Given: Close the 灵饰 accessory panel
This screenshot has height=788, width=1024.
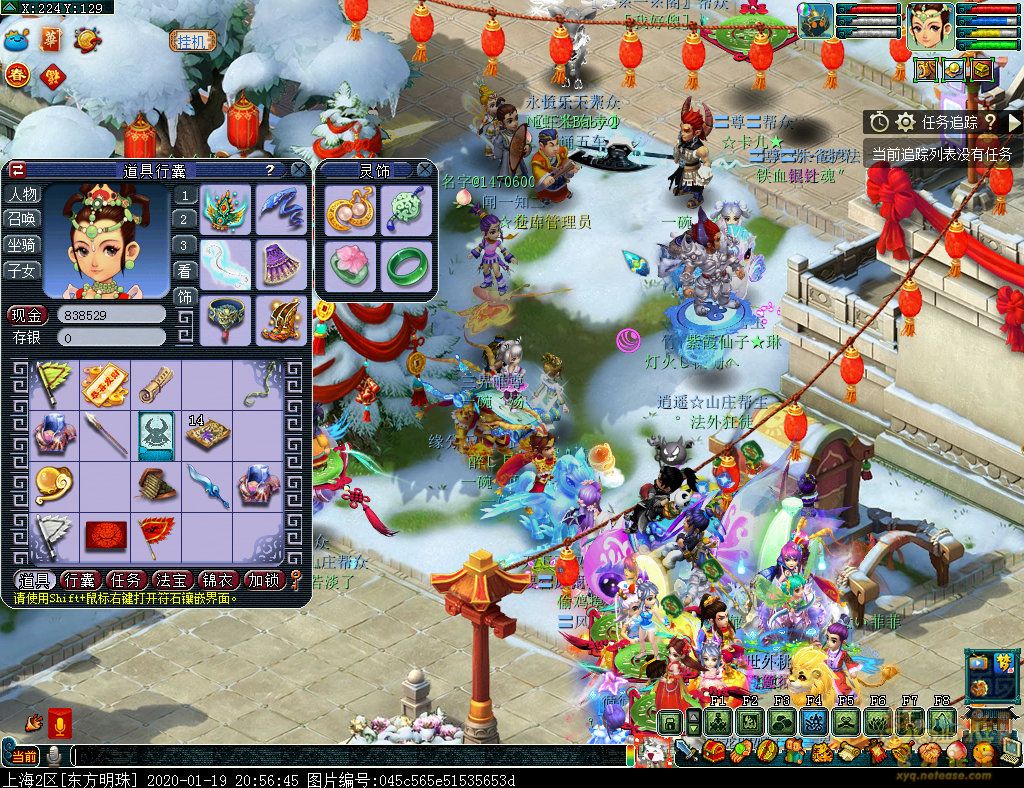Looking at the screenshot, I should tap(424, 170).
